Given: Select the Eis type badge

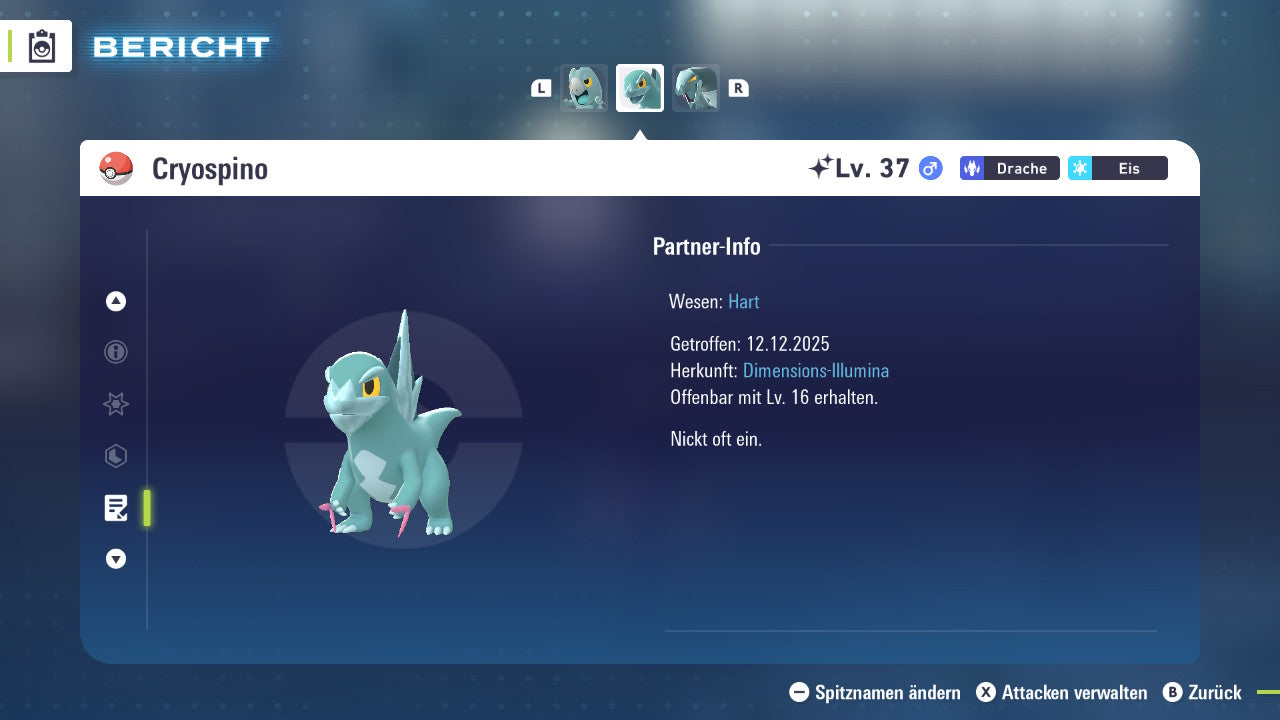Looking at the screenshot, I should coord(1117,168).
